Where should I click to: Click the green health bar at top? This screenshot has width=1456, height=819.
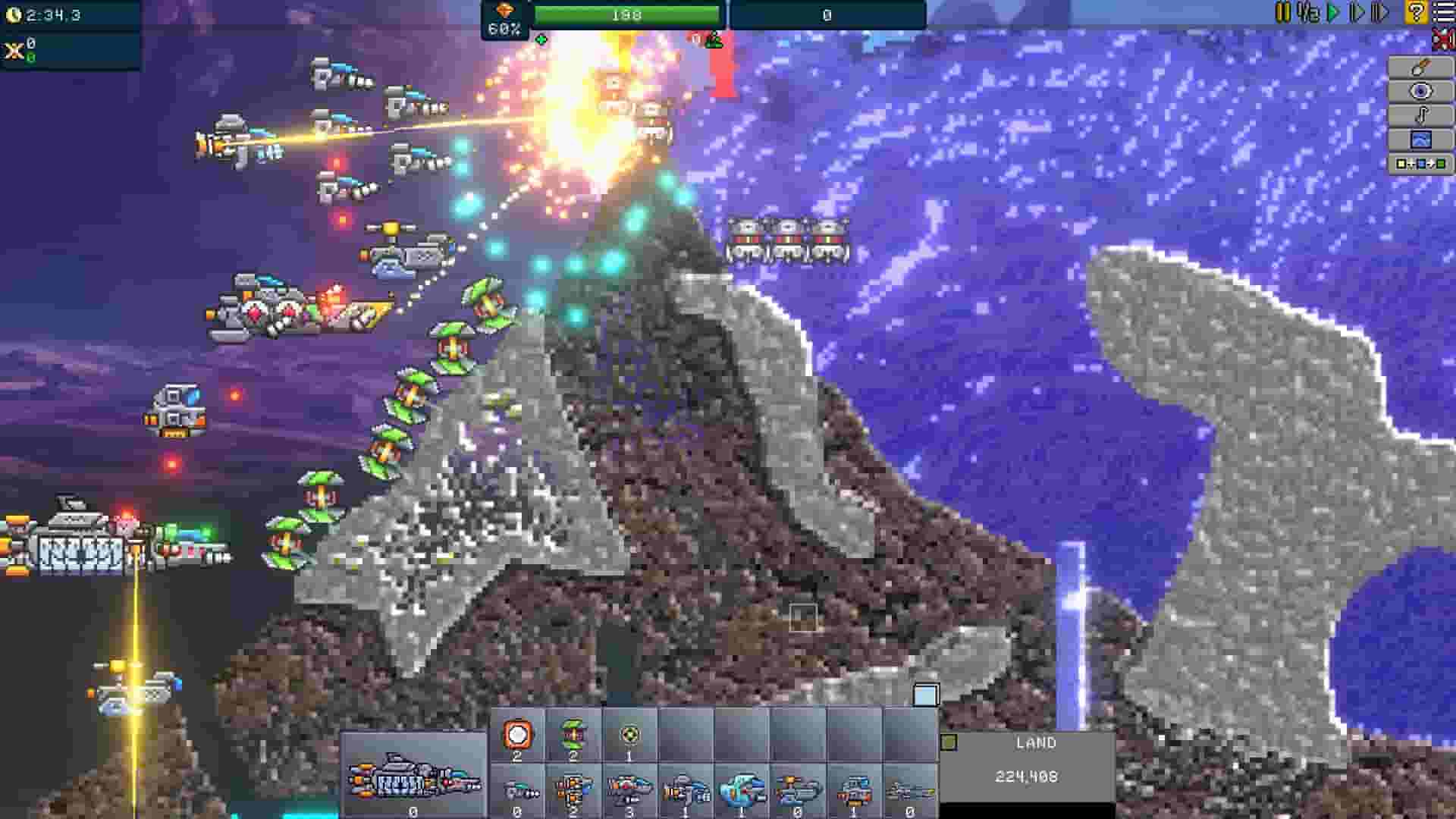(x=628, y=14)
